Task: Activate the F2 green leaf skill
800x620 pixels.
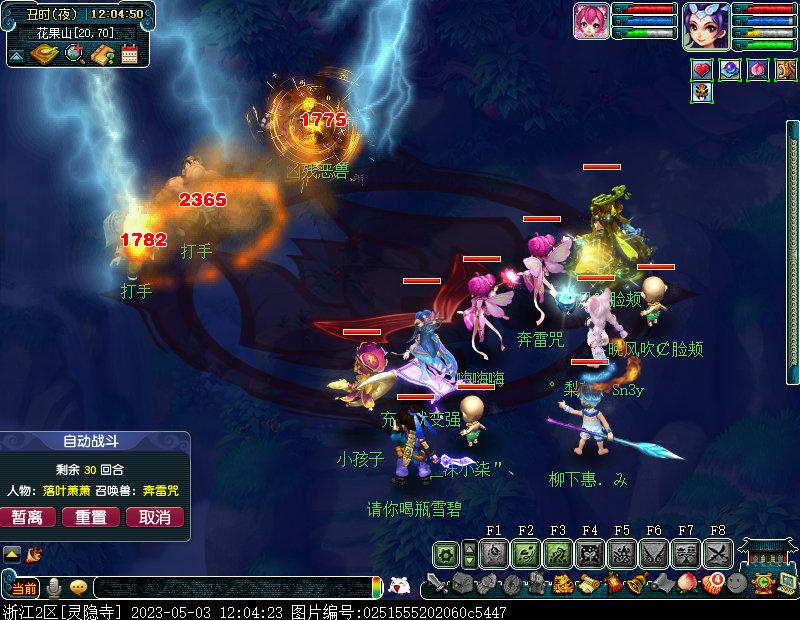Action: coord(526,553)
